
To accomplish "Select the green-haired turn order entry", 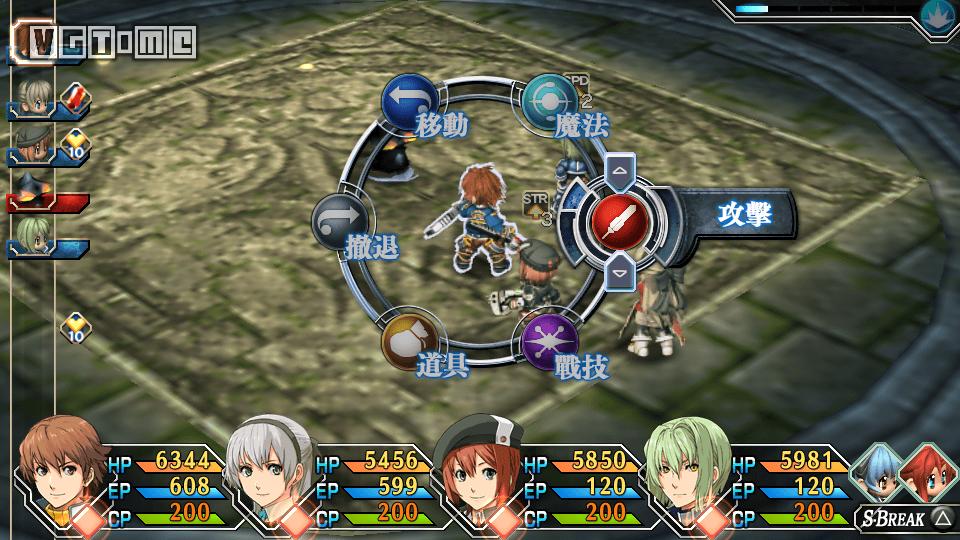I will pyautogui.click(x=38, y=236).
